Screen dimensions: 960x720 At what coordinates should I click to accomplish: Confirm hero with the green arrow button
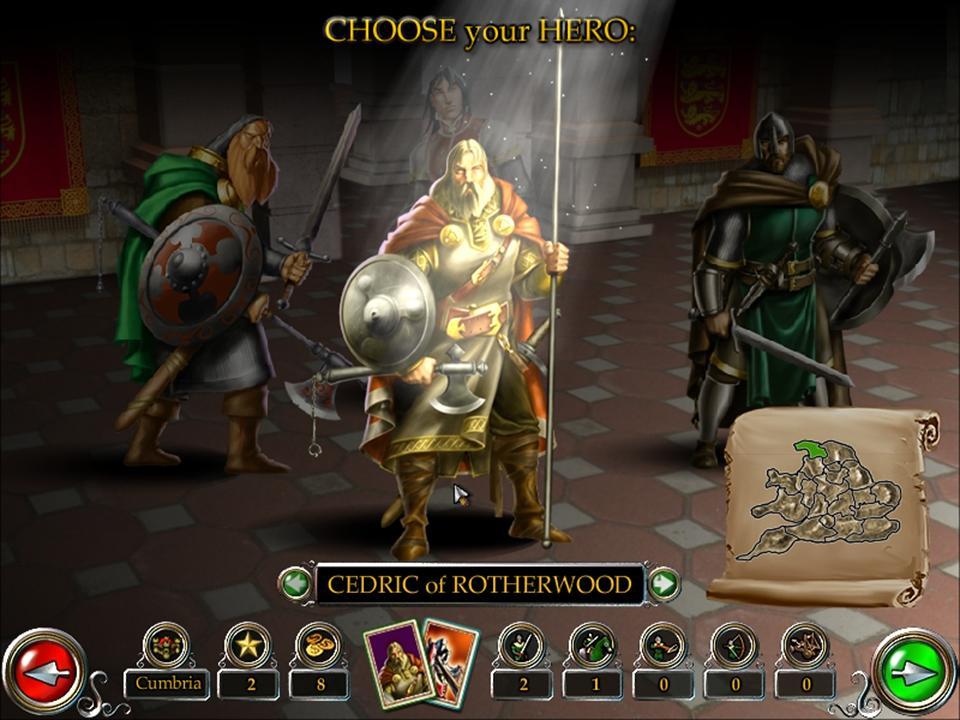pyautogui.click(x=914, y=673)
